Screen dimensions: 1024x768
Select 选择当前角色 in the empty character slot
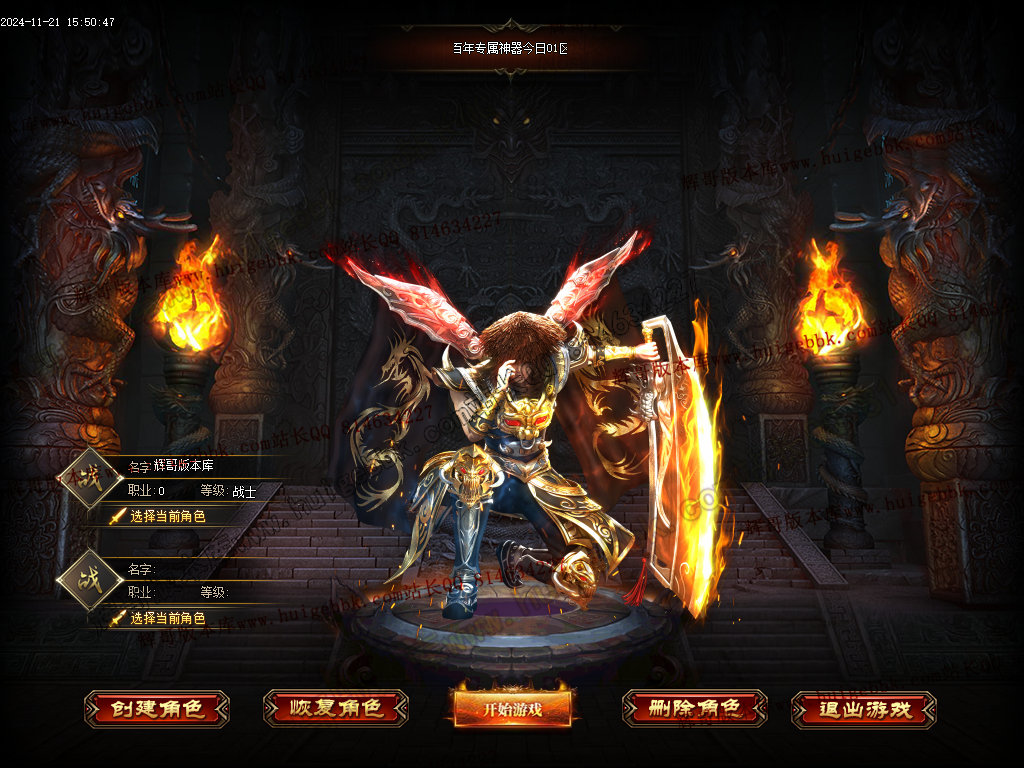(x=167, y=618)
